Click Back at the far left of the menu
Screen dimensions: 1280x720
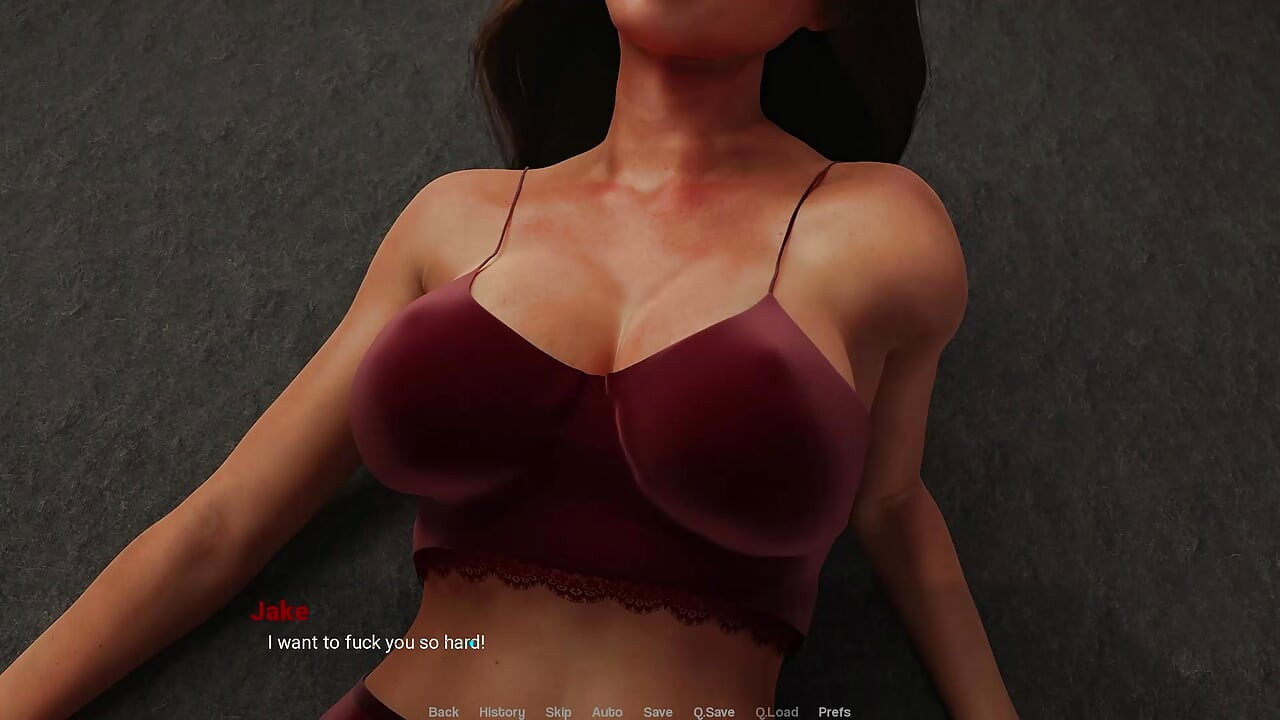coord(443,711)
